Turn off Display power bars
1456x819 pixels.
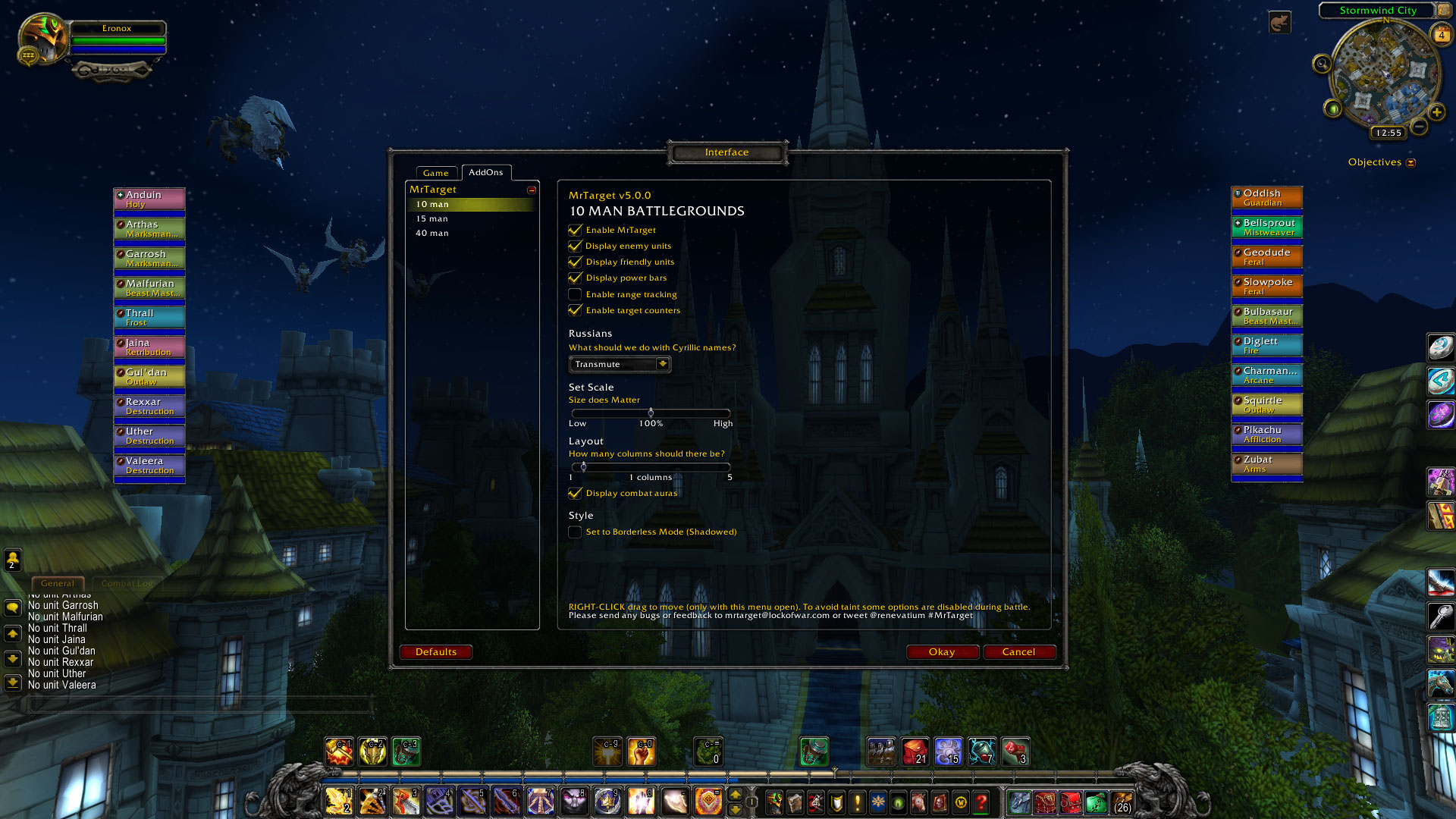click(576, 278)
